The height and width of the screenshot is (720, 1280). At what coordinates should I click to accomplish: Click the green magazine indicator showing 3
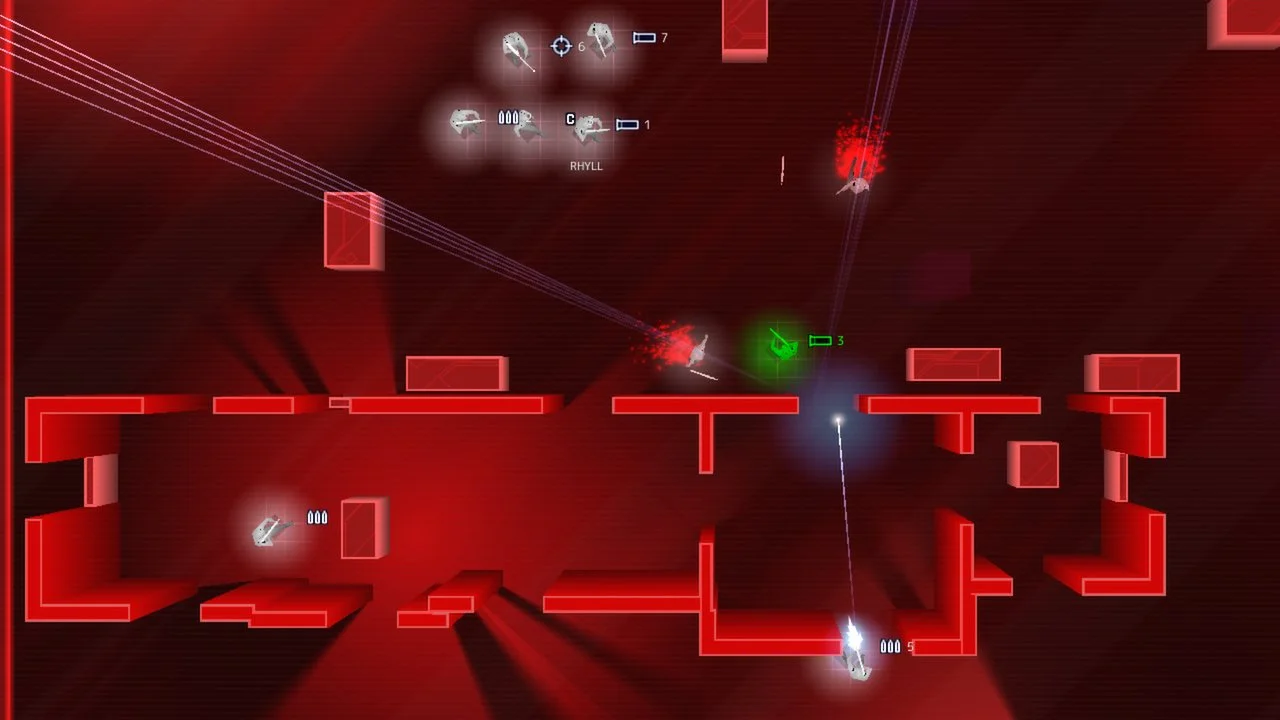pyautogui.click(x=820, y=340)
